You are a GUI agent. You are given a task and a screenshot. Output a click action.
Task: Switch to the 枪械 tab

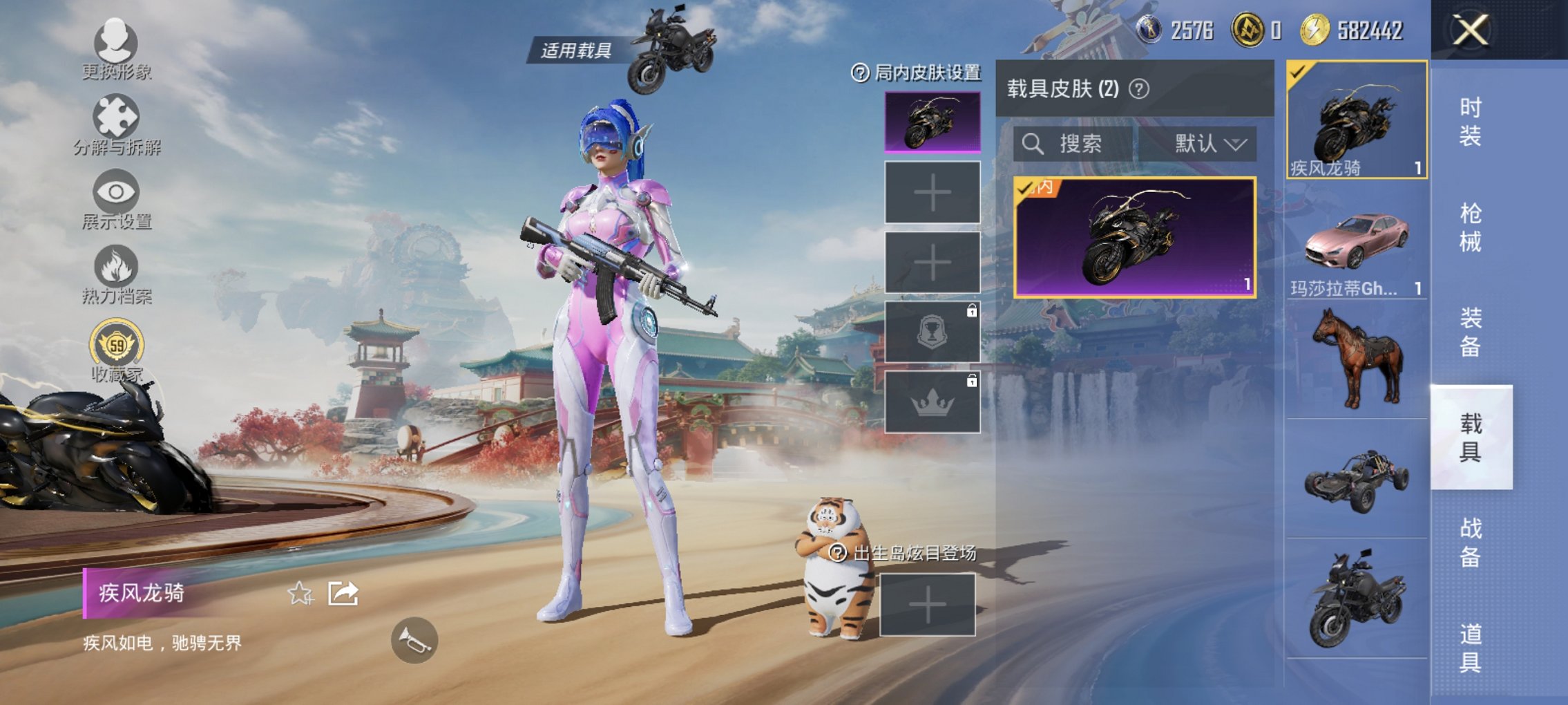click(x=1471, y=225)
